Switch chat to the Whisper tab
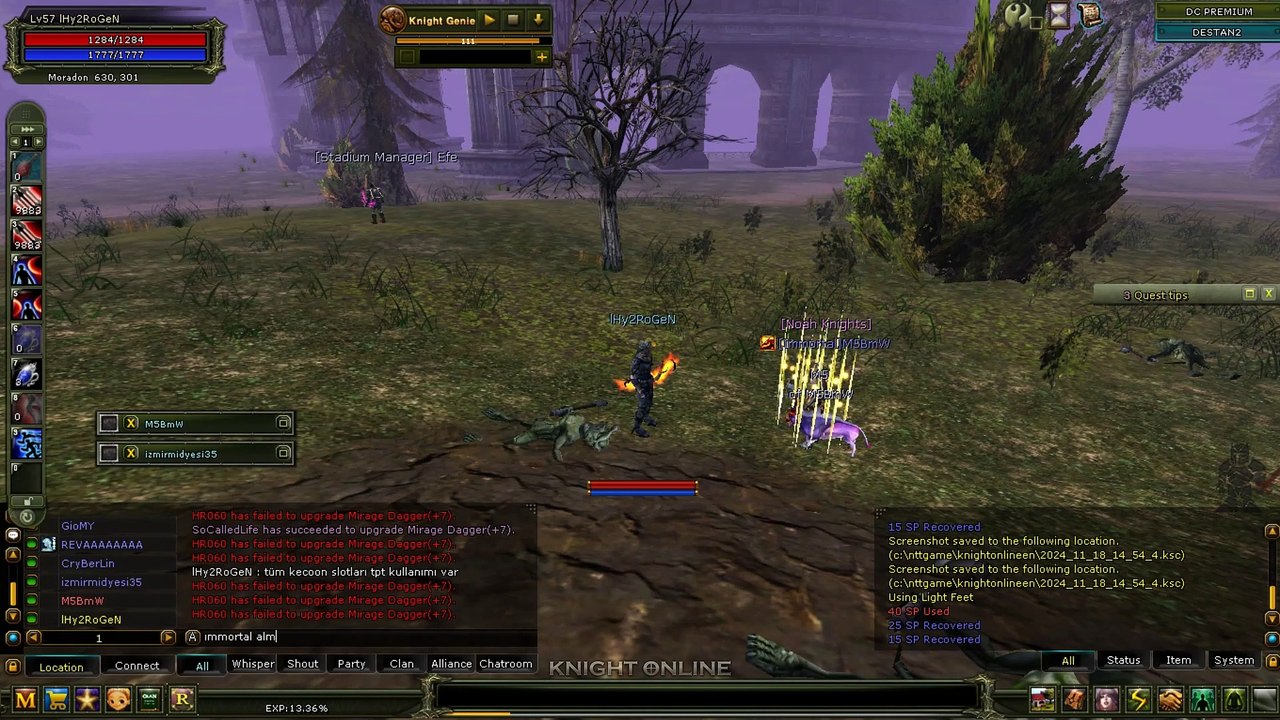1280x720 pixels. click(x=253, y=664)
